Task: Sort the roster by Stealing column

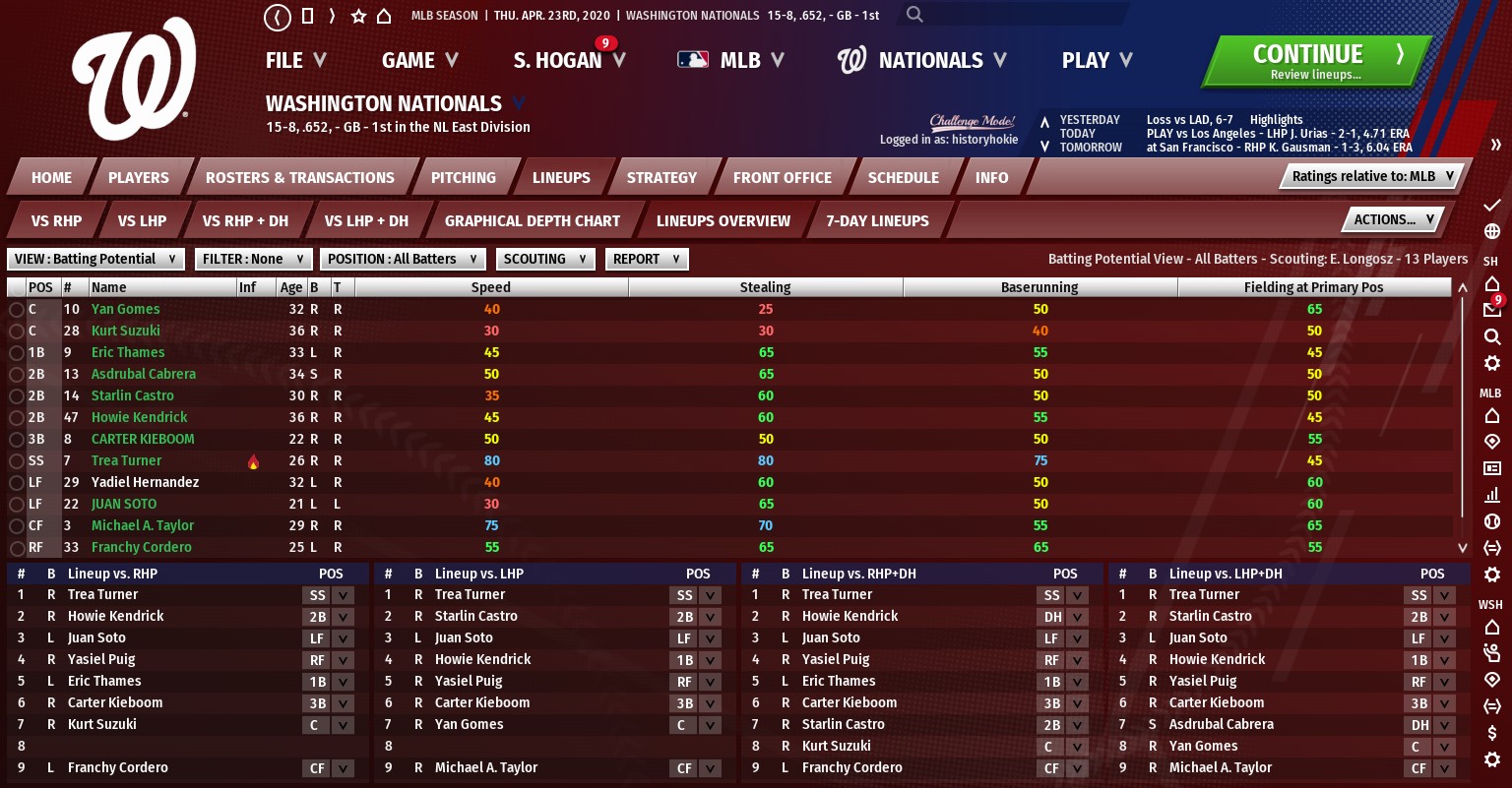Action: 765,287
